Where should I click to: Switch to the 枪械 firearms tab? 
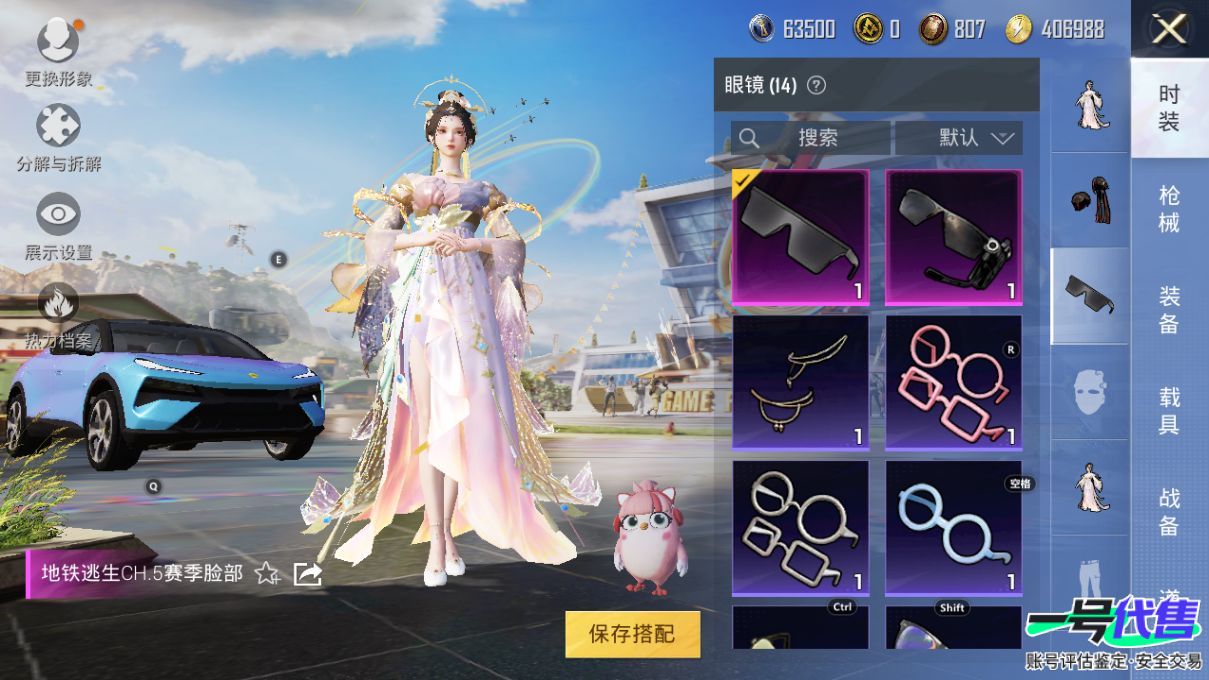coord(1169,208)
